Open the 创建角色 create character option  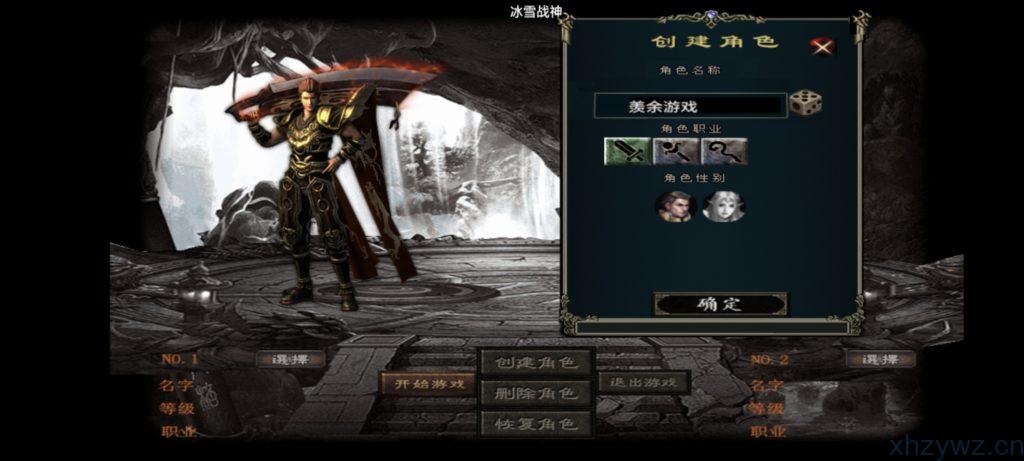[536, 361]
